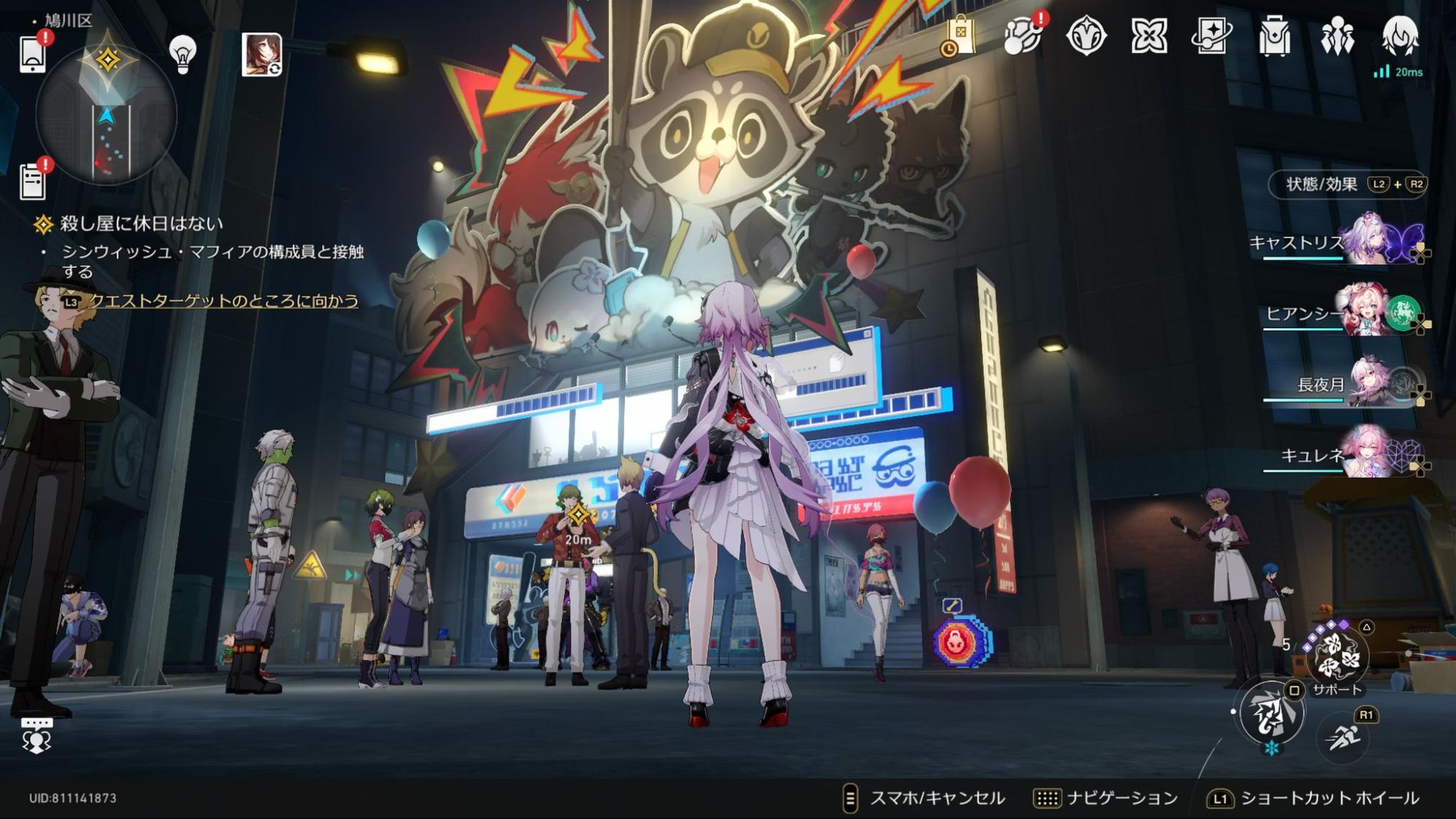Click the クエストターゲットのところに向かう link
1456x819 pixels.
(x=223, y=301)
